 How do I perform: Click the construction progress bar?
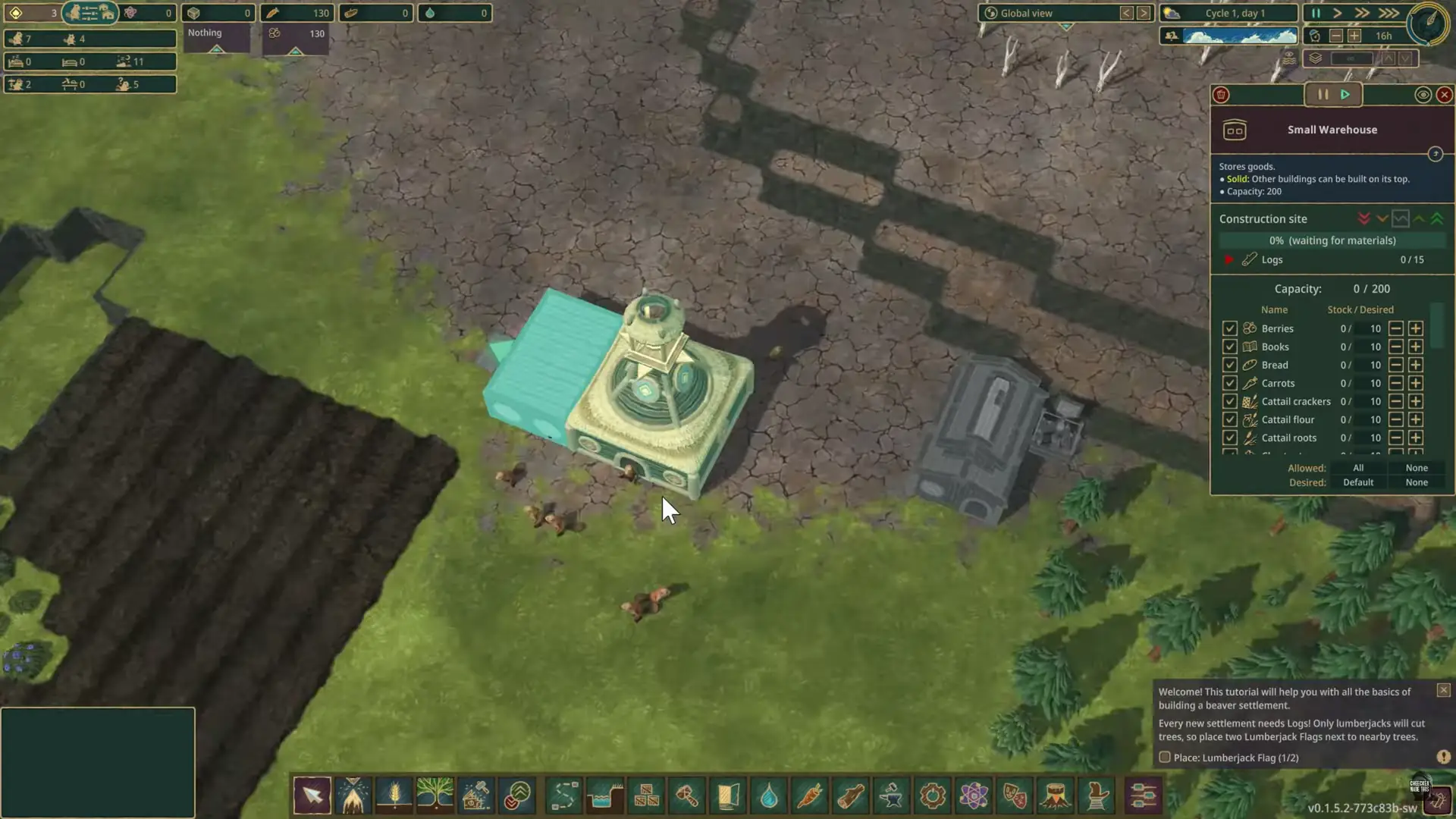click(1332, 240)
